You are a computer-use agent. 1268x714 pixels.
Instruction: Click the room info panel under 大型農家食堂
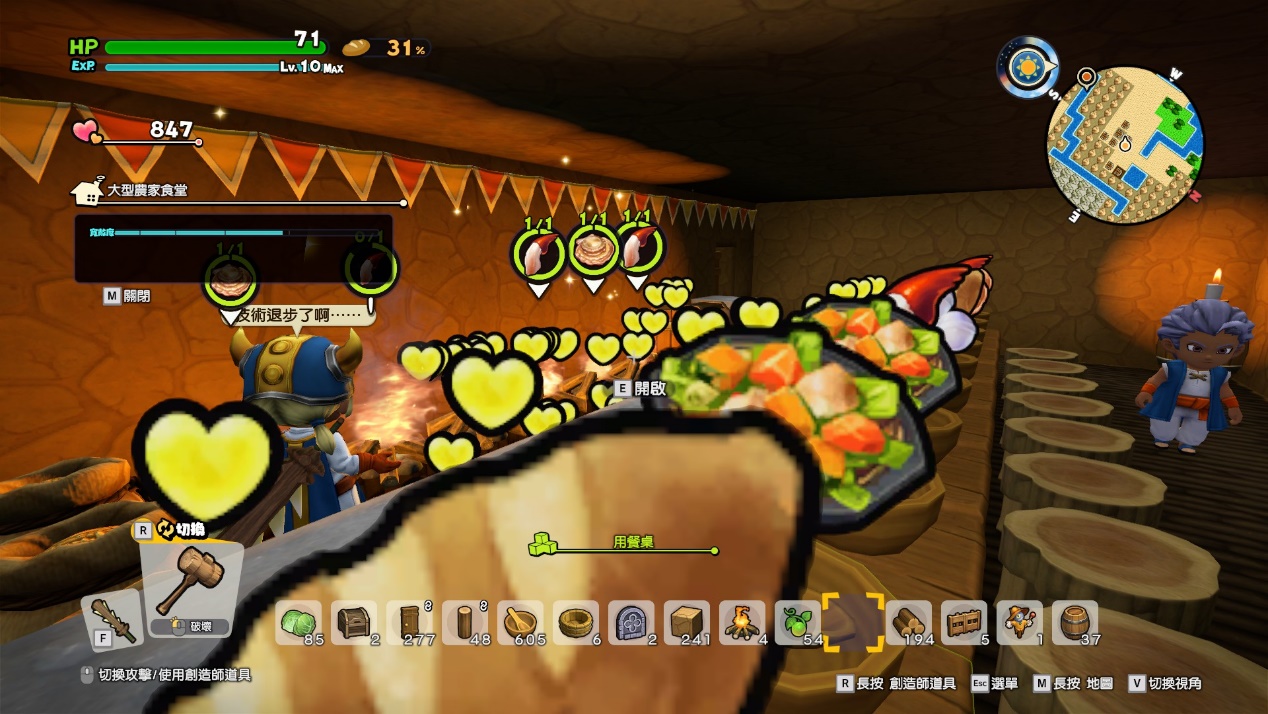coord(233,248)
